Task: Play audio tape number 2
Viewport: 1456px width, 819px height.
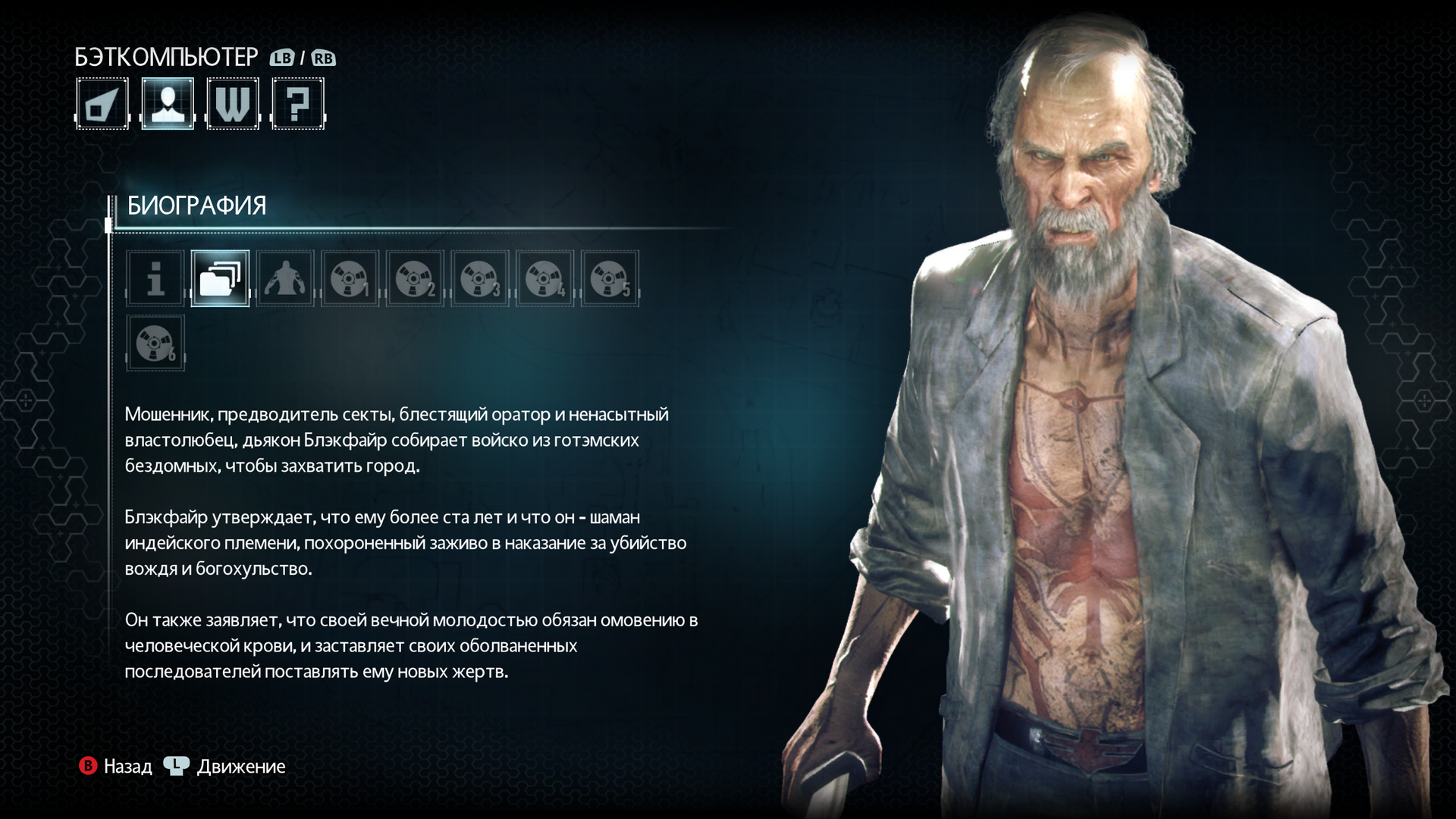Action: [x=415, y=278]
